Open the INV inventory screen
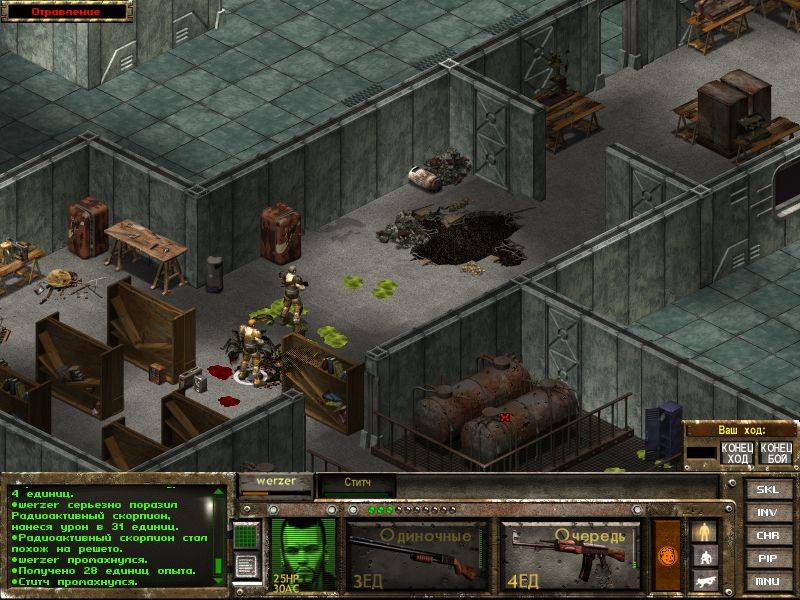The height and width of the screenshot is (600, 800). pyautogui.click(x=767, y=513)
